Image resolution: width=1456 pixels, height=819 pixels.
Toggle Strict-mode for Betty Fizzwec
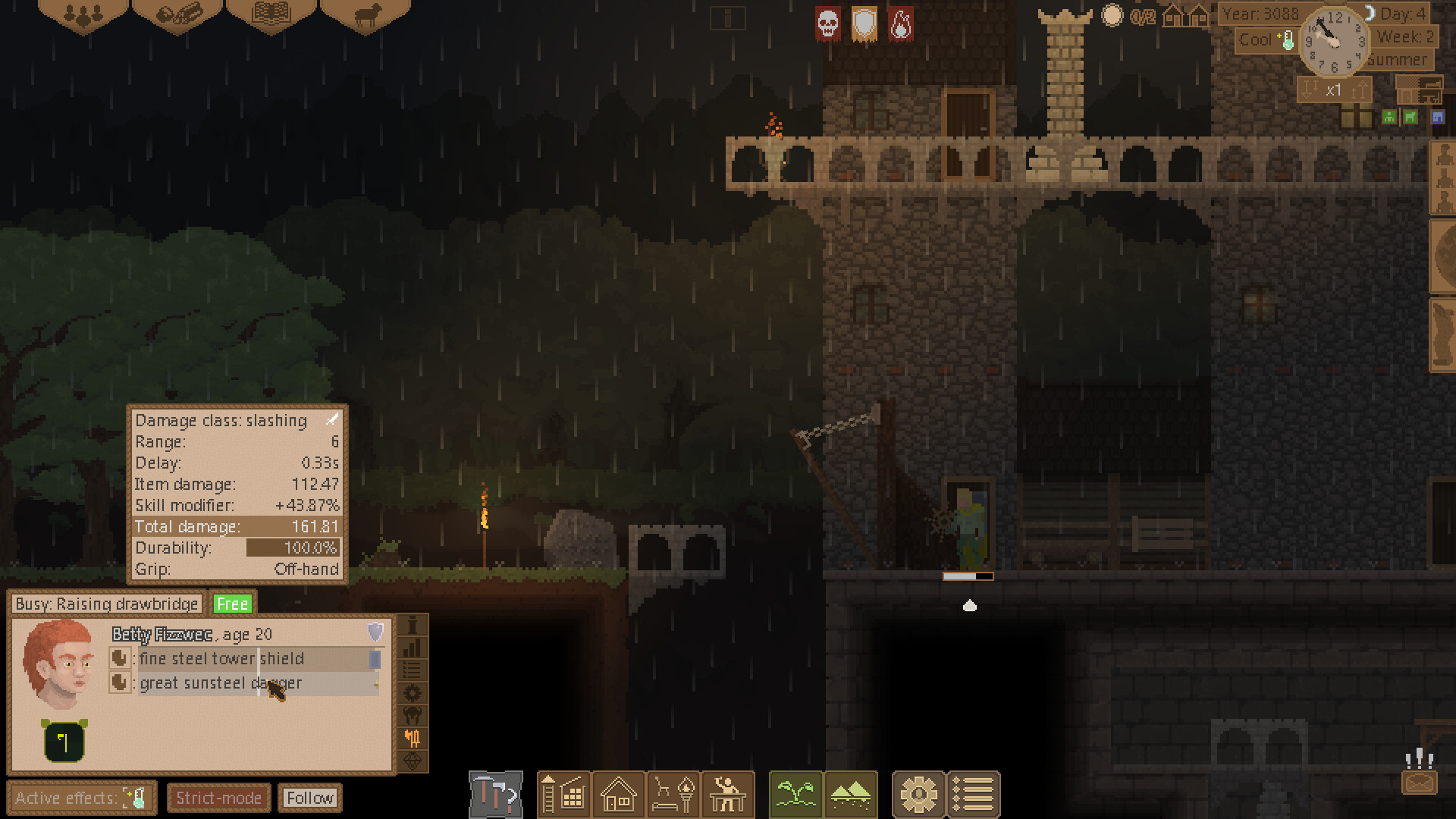pos(218,797)
